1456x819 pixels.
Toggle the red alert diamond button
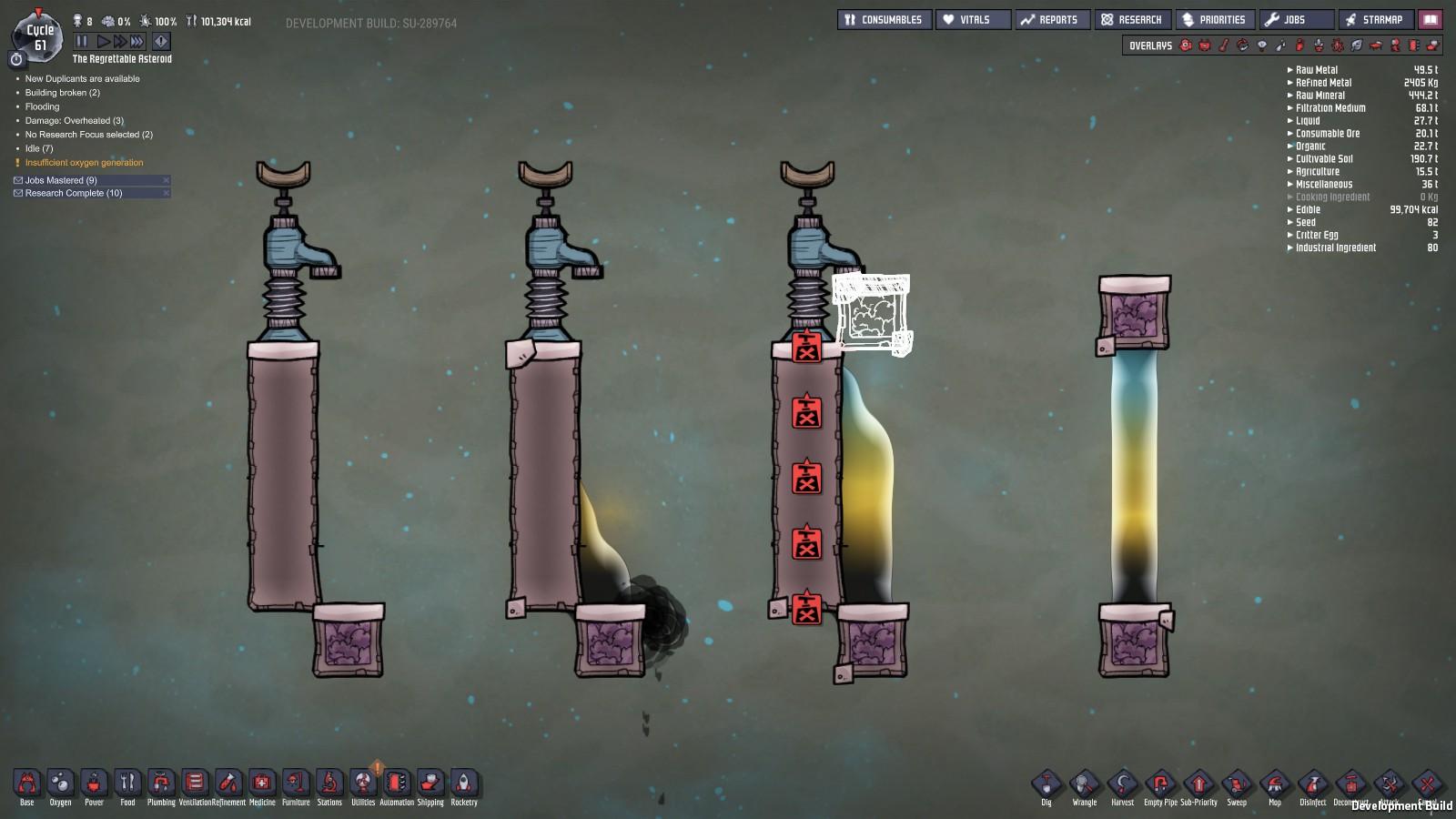(x=161, y=41)
